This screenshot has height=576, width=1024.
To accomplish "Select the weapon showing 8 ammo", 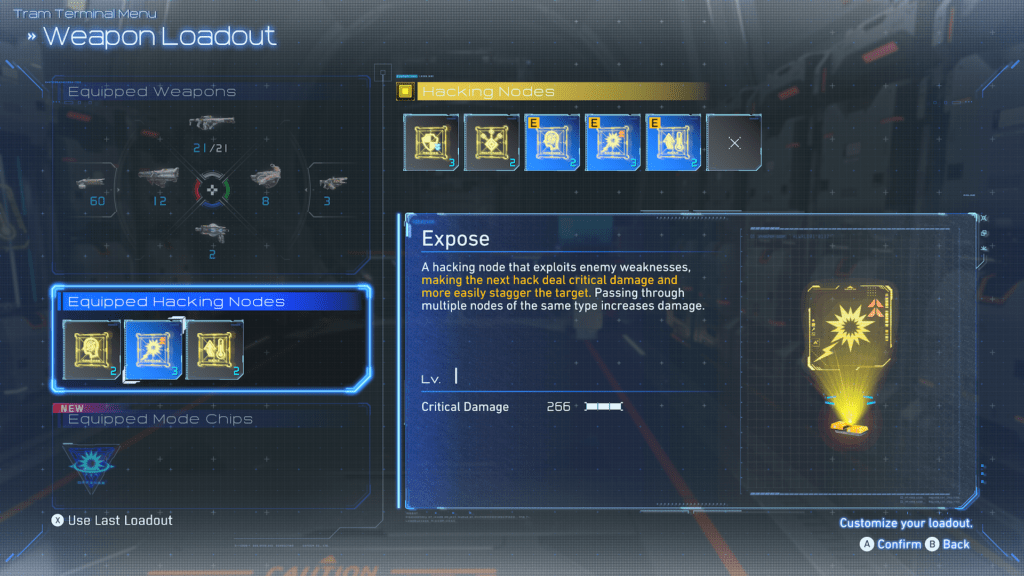I will 265,181.
